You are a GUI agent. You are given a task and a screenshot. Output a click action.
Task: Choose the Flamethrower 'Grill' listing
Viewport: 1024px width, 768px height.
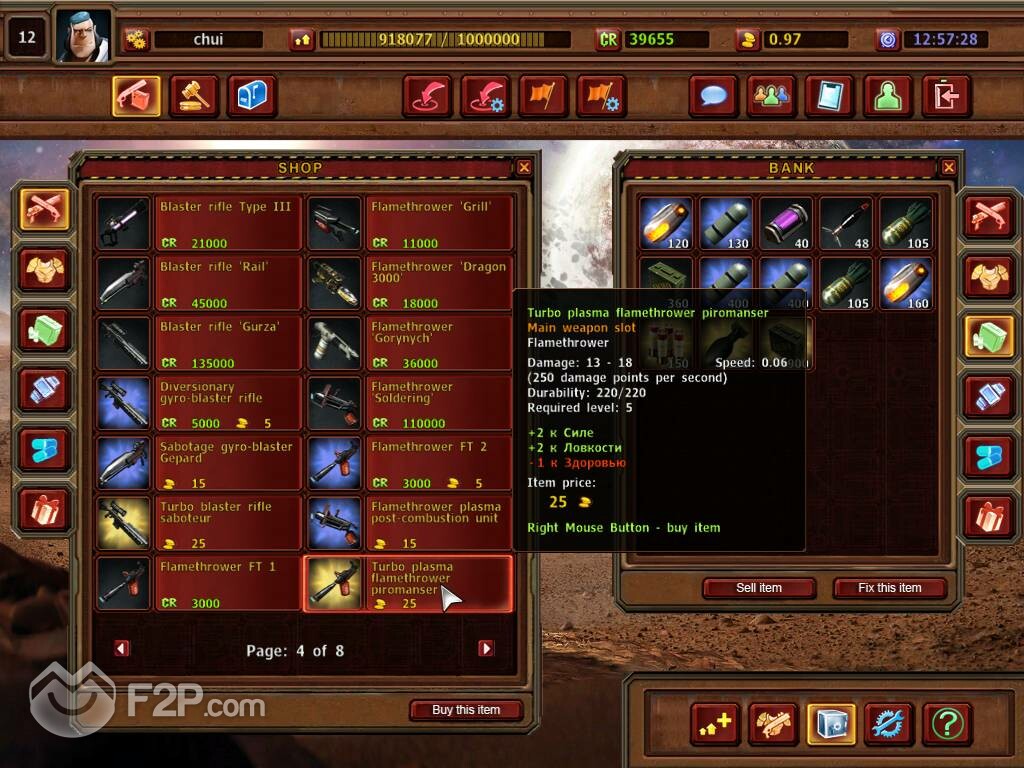pyautogui.click(x=409, y=223)
